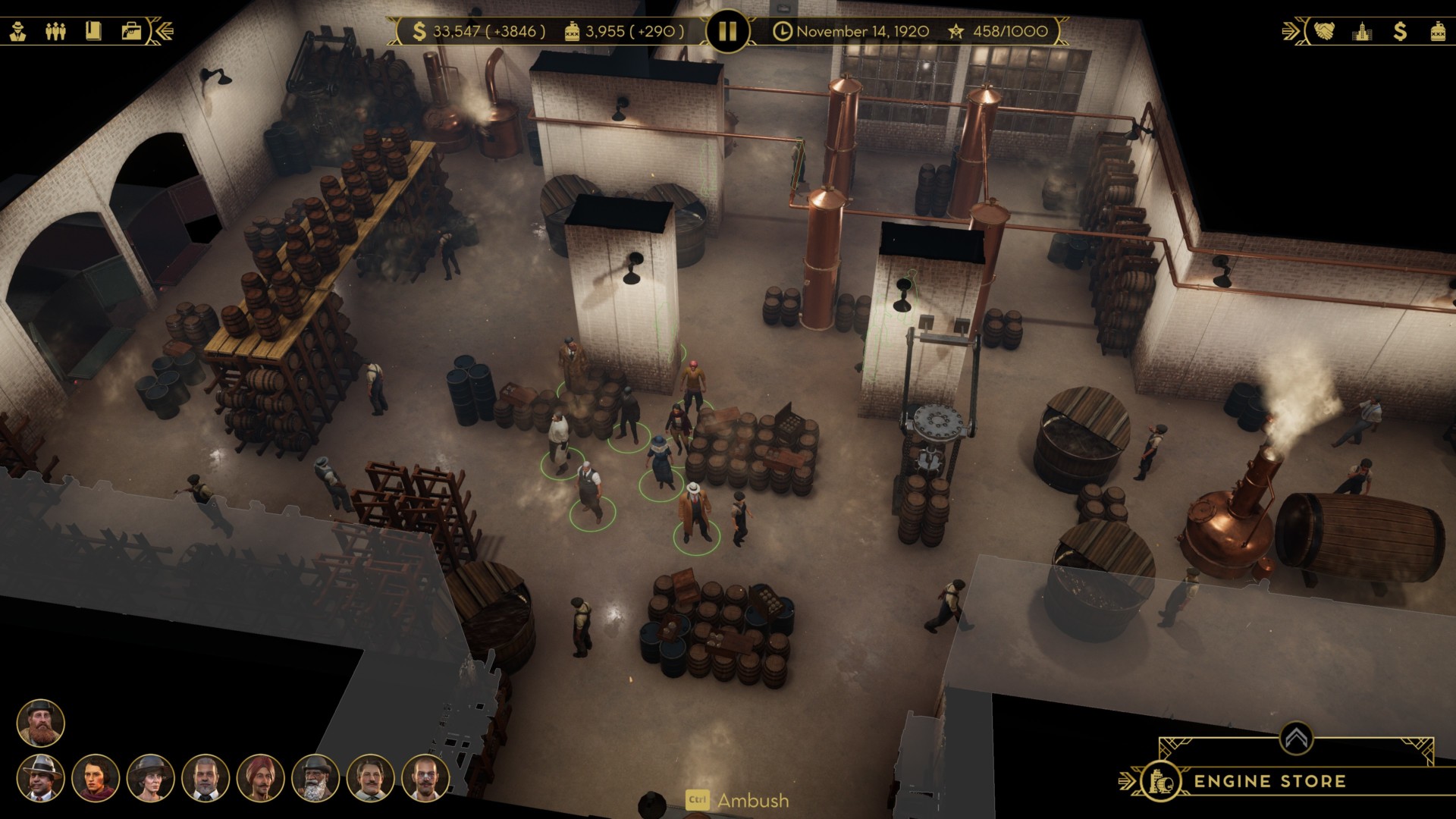Select the woman with red scarf portrait
The width and height of the screenshot is (1456, 819).
(96, 777)
